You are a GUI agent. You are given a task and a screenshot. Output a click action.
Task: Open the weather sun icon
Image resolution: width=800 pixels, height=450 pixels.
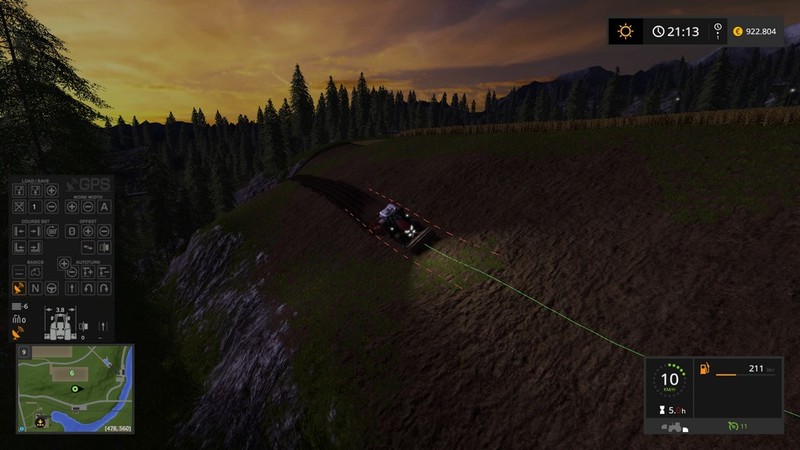click(626, 31)
